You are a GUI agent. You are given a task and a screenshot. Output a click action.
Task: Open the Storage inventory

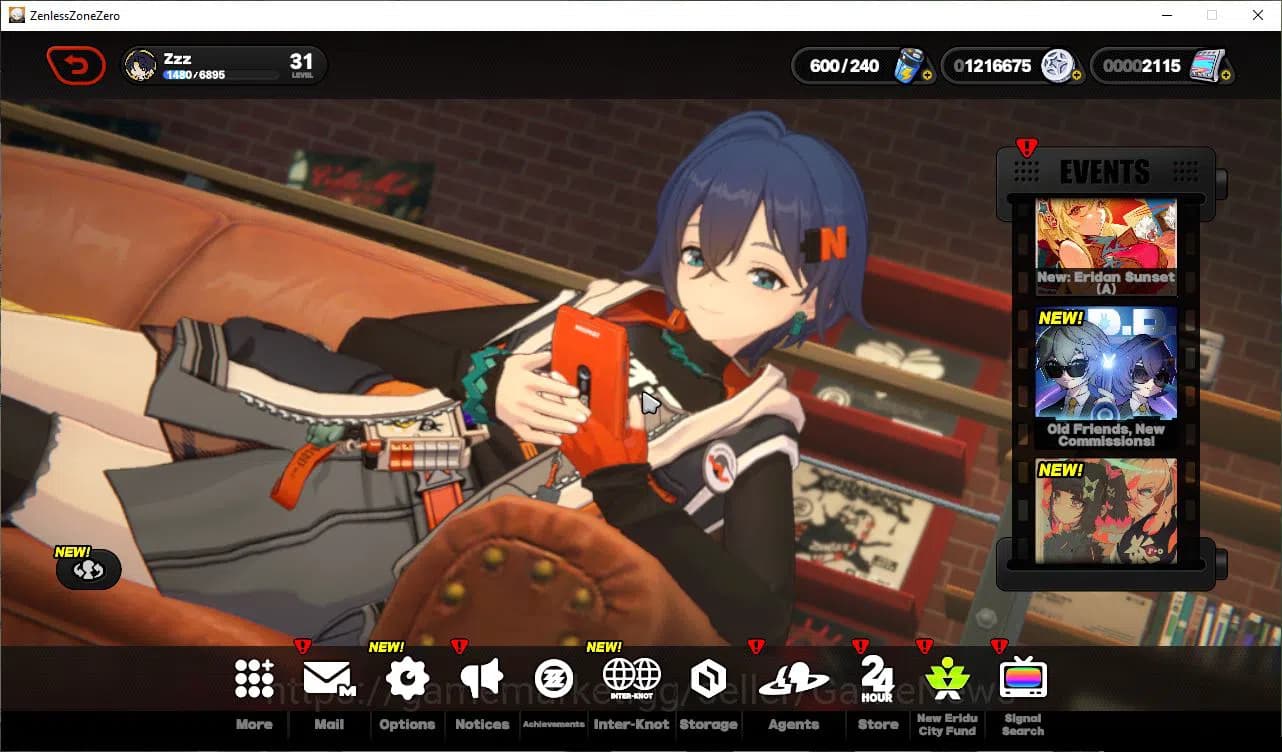pyautogui.click(x=709, y=676)
